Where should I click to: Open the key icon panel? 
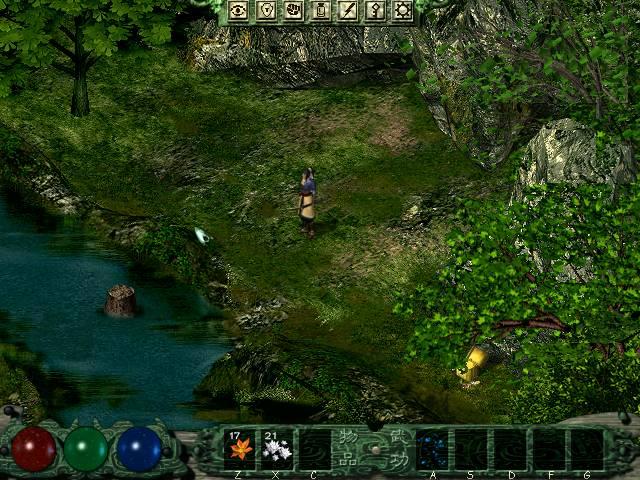tap(376, 11)
